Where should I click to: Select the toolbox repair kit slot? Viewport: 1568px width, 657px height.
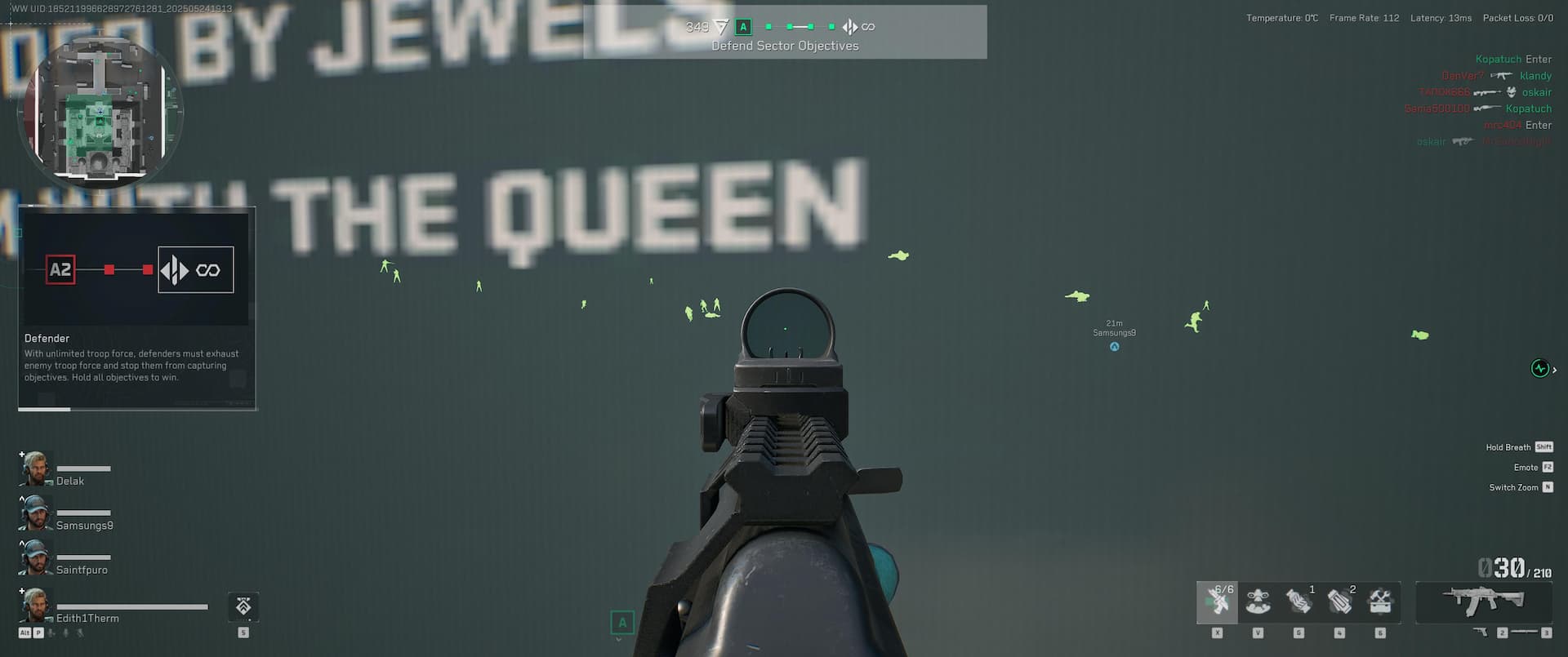pos(1380,602)
